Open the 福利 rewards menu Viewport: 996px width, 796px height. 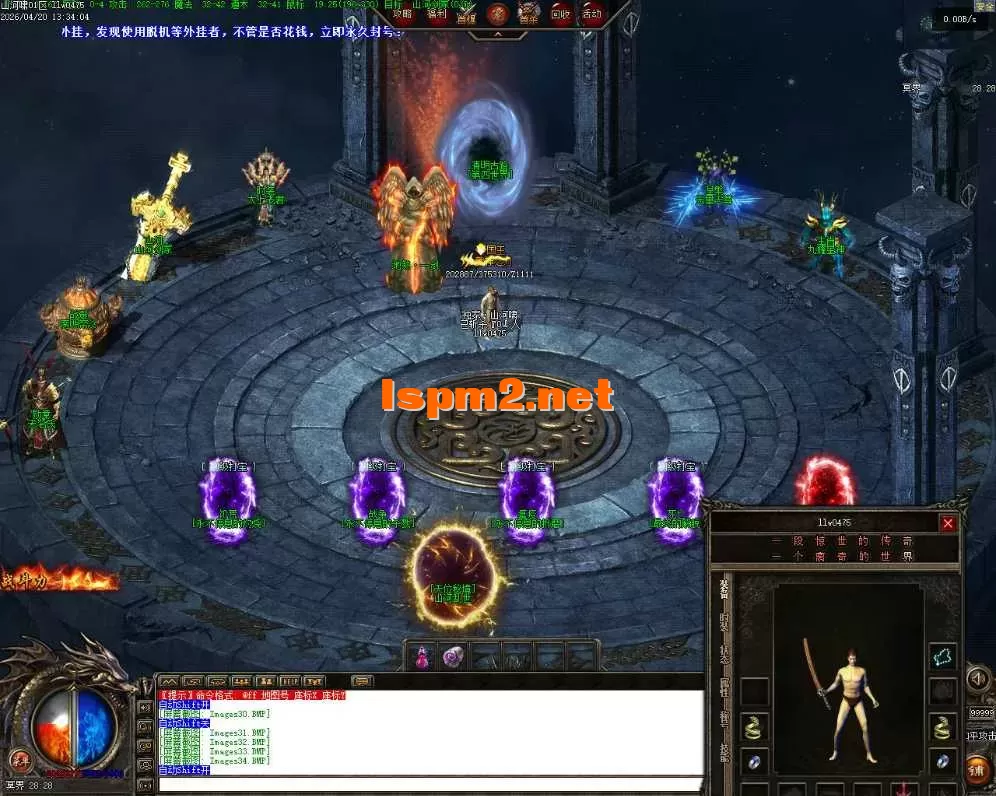436,14
